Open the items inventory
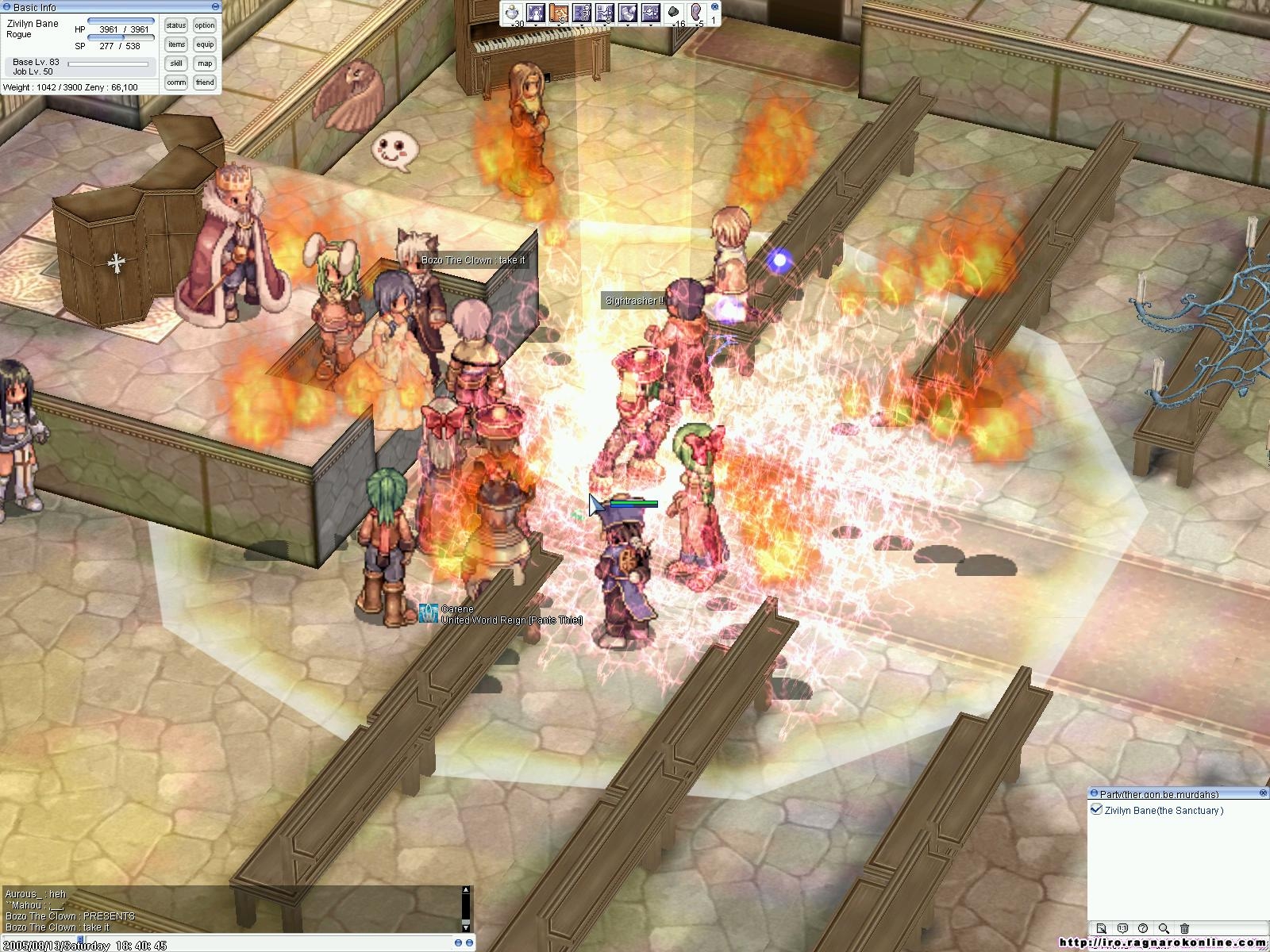The height and width of the screenshot is (952, 1270). (176, 44)
